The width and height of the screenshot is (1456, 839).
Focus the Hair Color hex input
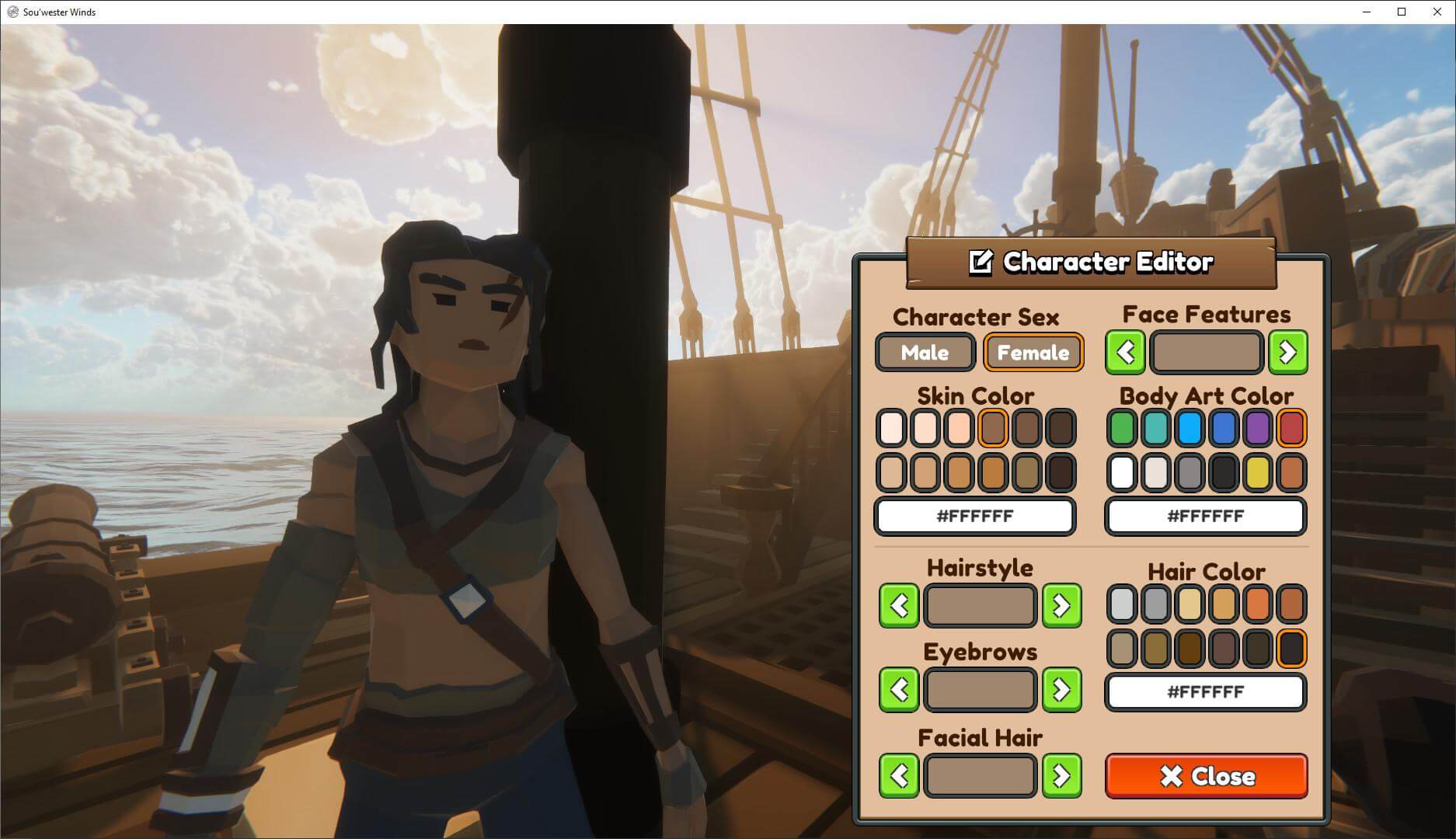(1205, 692)
